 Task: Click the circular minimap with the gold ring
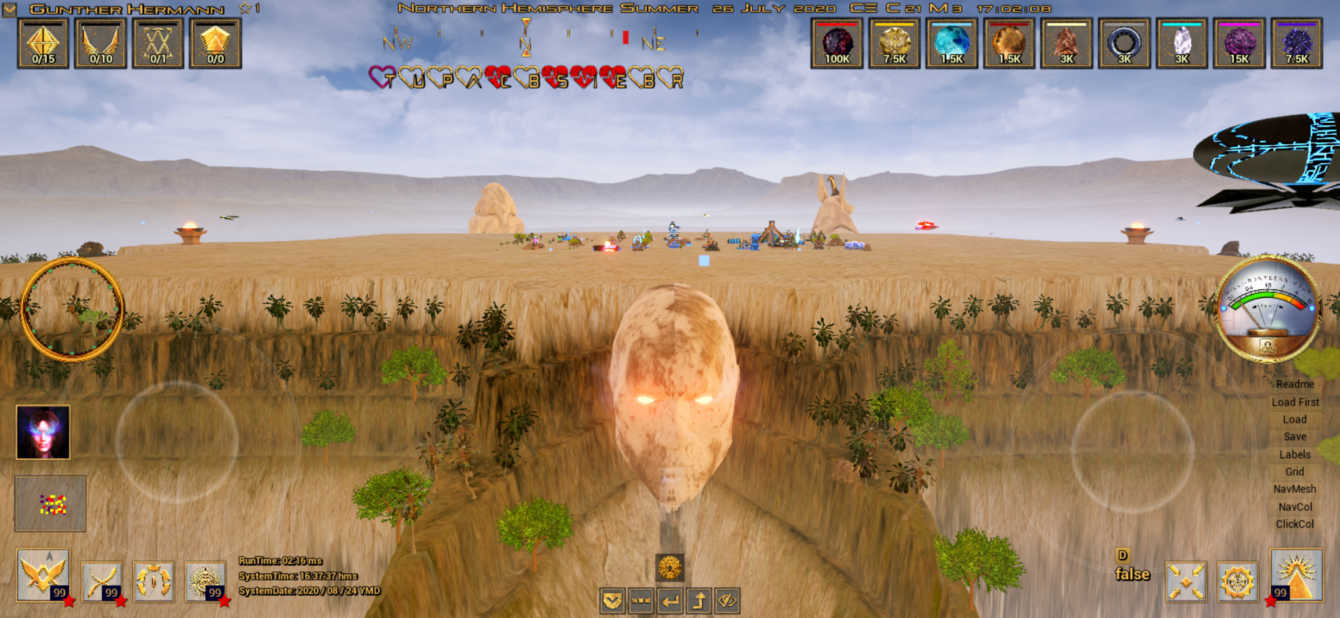[x=72, y=309]
